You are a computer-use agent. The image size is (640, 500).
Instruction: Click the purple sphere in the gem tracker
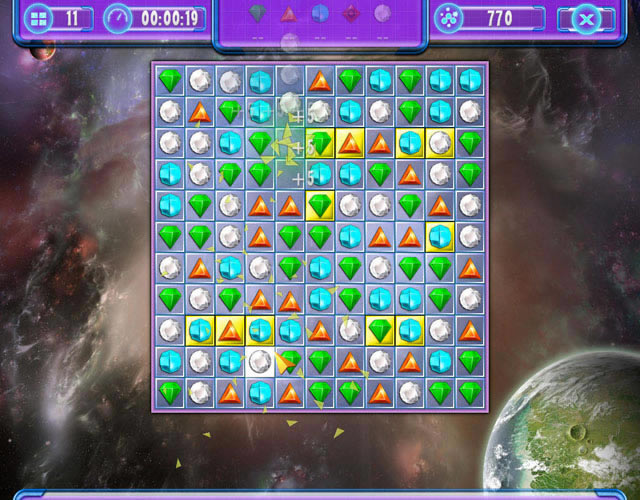coord(382,14)
